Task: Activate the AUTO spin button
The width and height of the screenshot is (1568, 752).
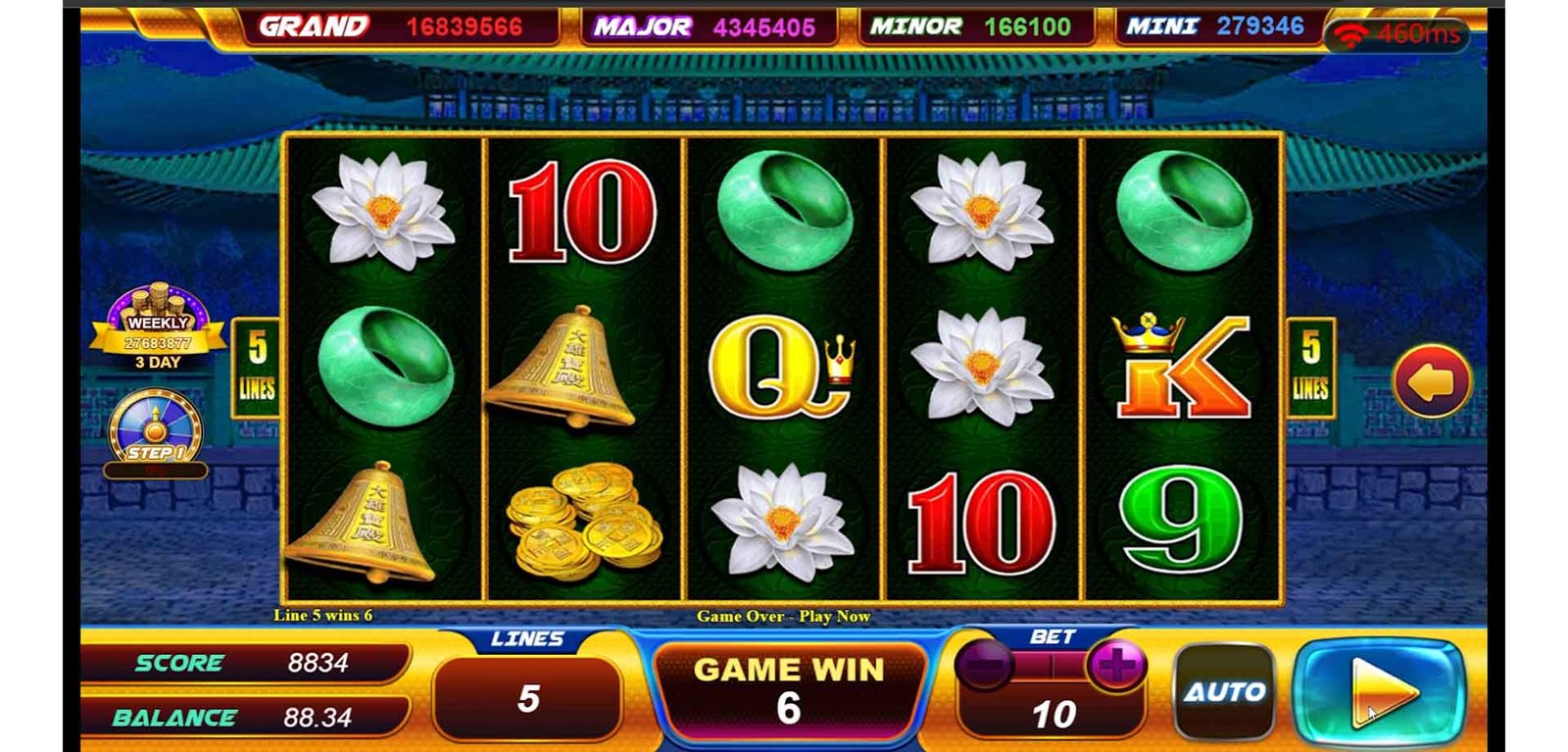Action: [x=1225, y=692]
